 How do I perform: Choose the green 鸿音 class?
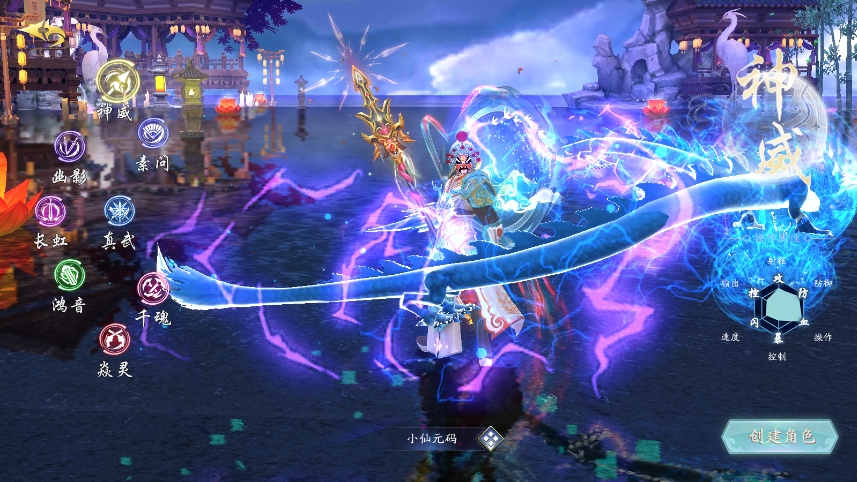tap(70, 273)
